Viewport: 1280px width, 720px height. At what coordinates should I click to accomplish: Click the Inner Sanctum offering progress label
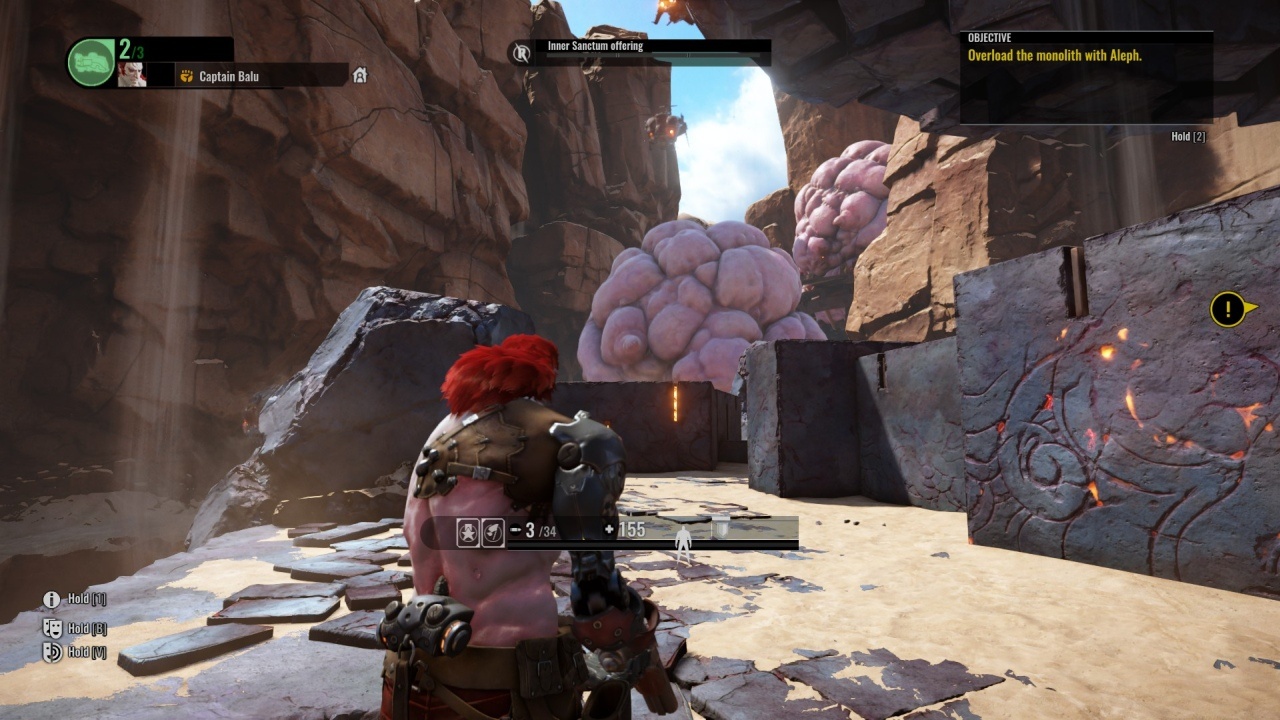595,46
